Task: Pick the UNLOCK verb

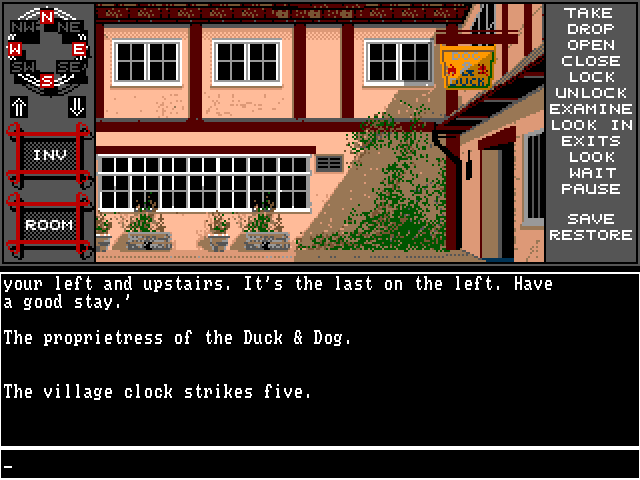Action: [590, 93]
